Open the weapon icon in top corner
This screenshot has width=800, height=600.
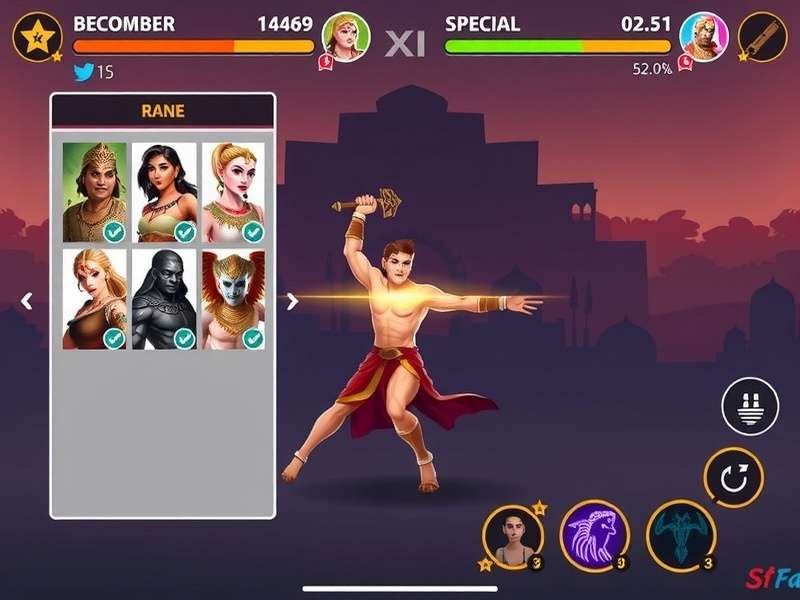pos(763,38)
